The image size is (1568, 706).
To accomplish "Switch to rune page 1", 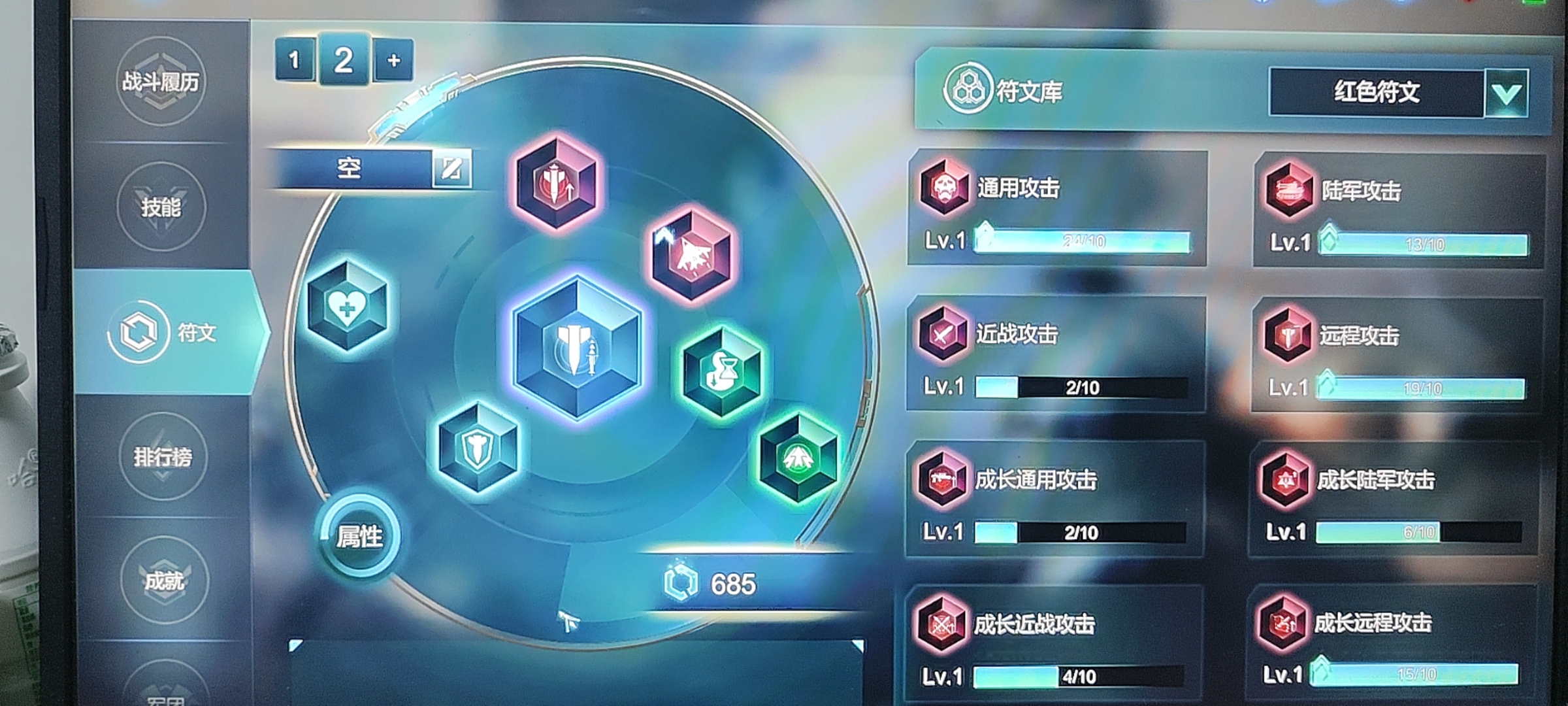I will [x=295, y=61].
